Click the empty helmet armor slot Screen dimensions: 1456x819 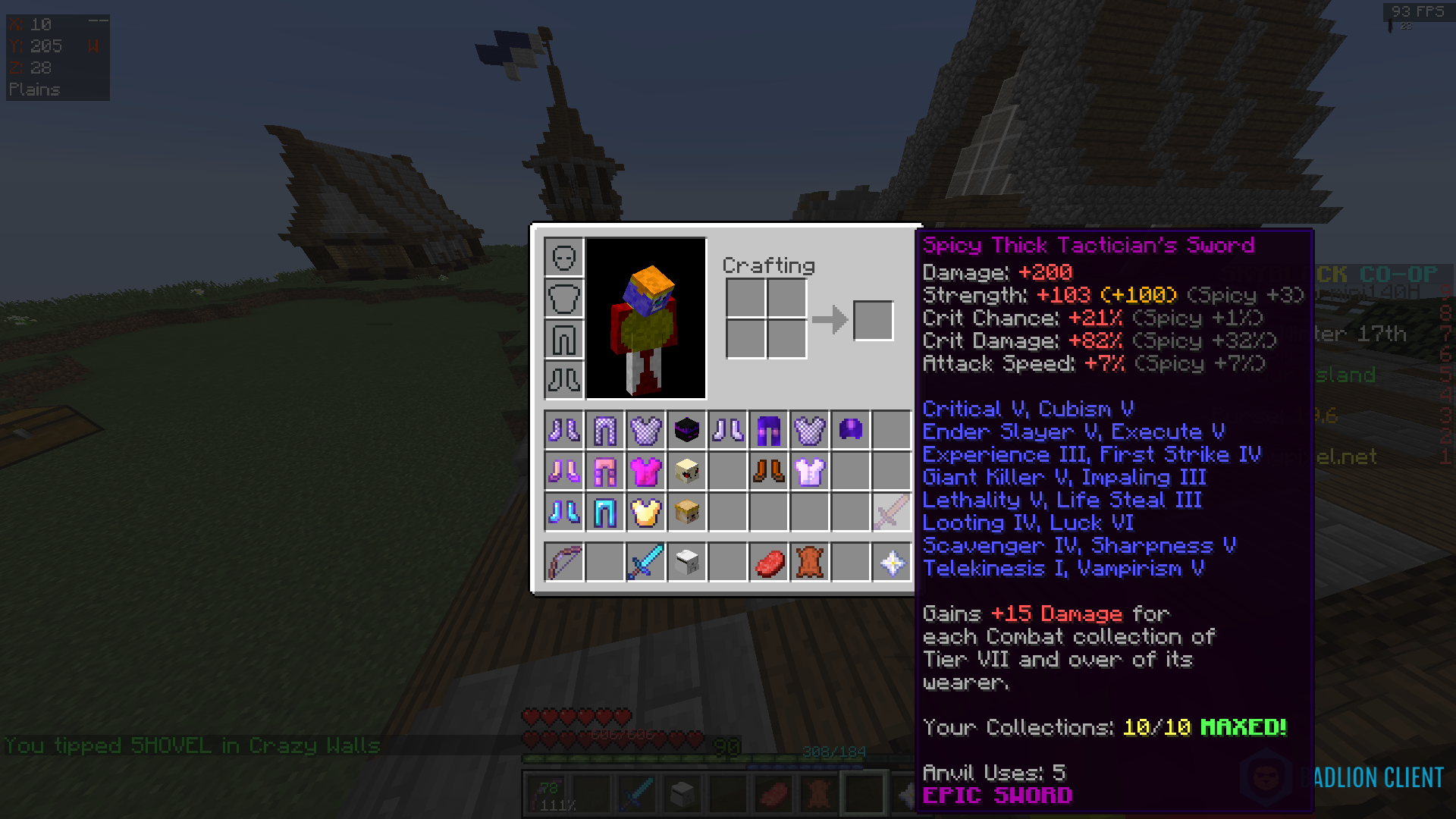563,258
